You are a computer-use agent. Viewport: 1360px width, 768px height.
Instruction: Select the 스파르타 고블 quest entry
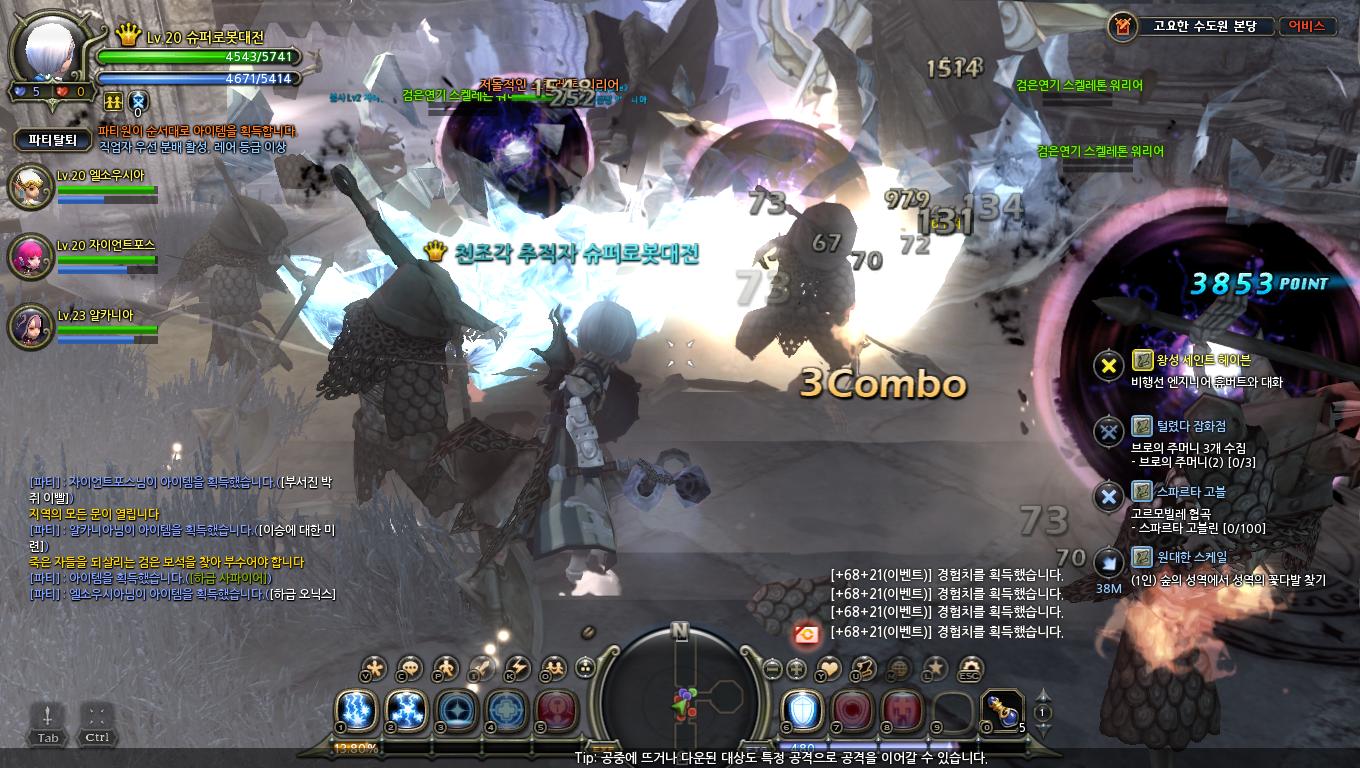[x=1178, y=492]
